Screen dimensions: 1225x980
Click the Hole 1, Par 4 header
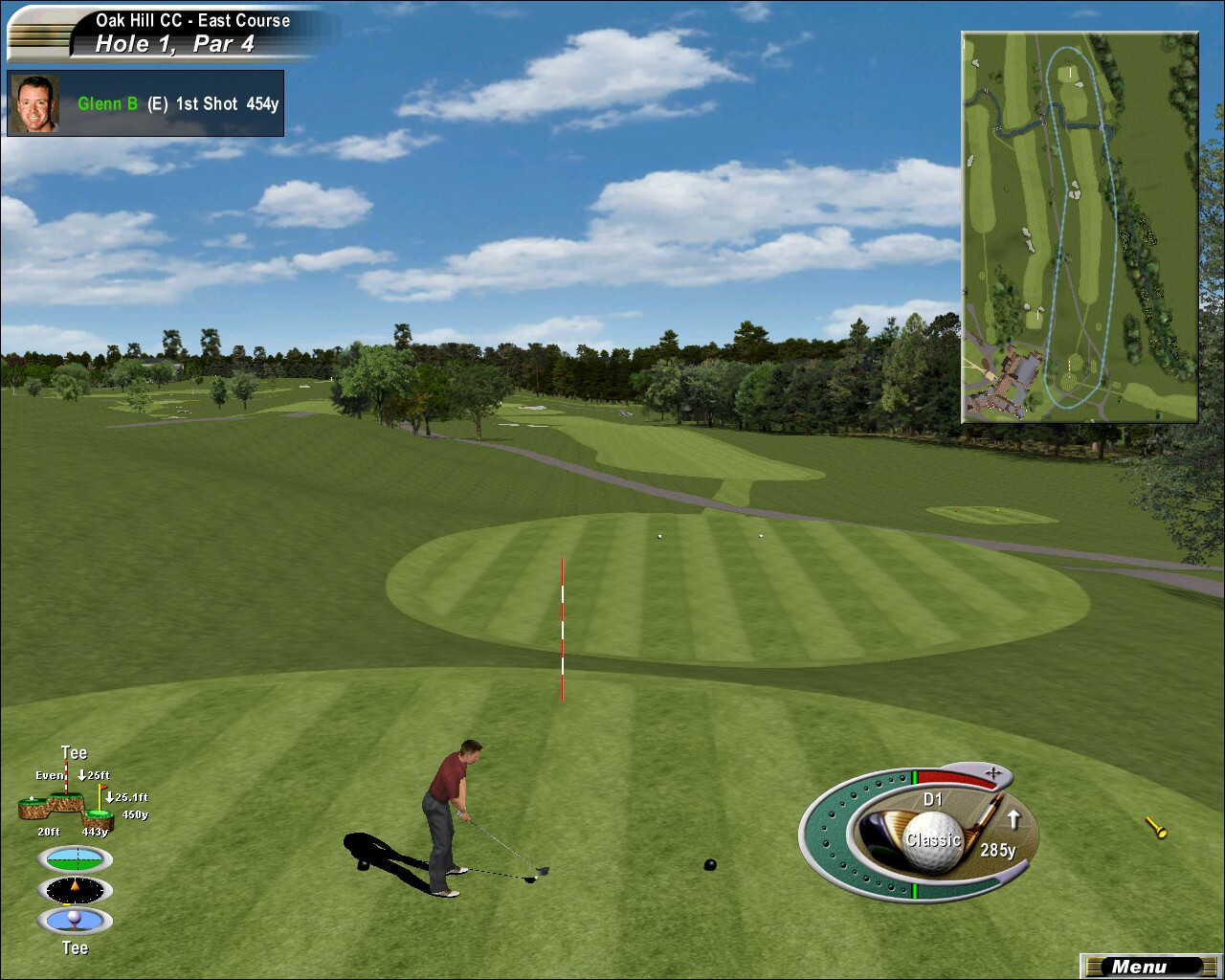click(175, 44)
